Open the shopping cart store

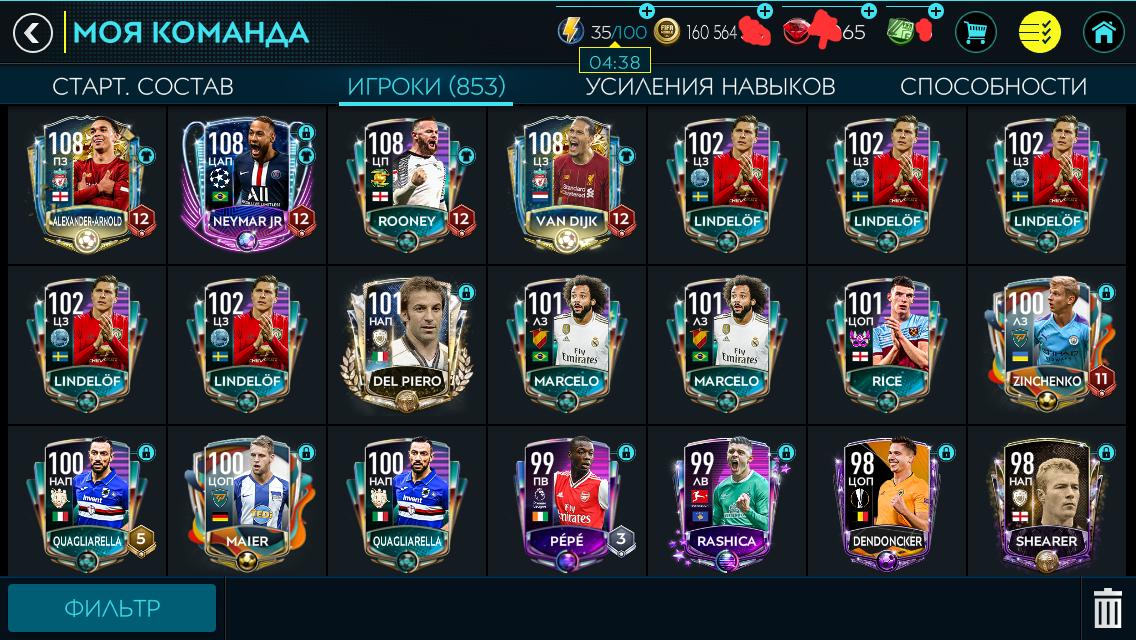click(976, 33)
